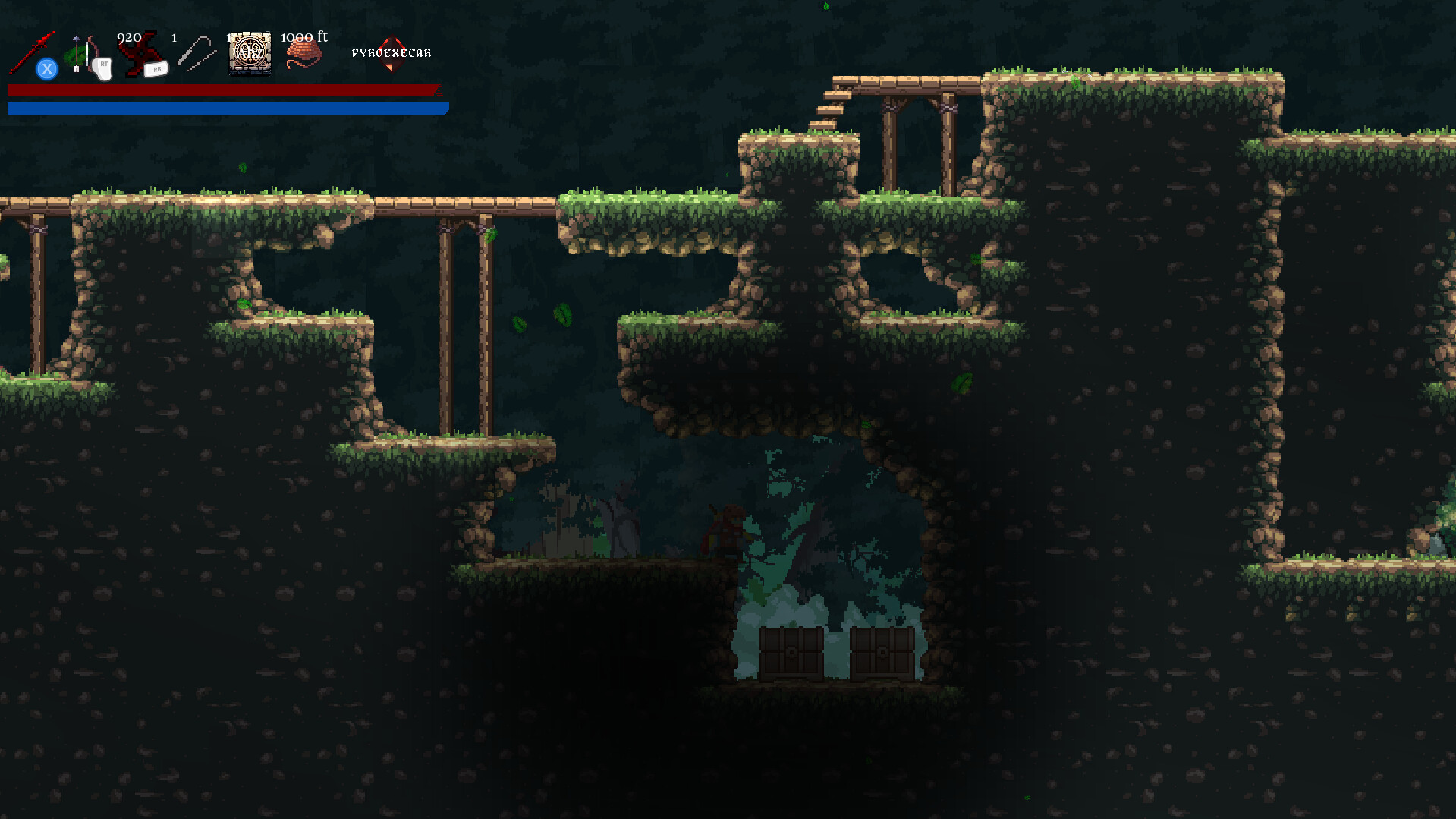Open the right wooden chest

point(882,654)
